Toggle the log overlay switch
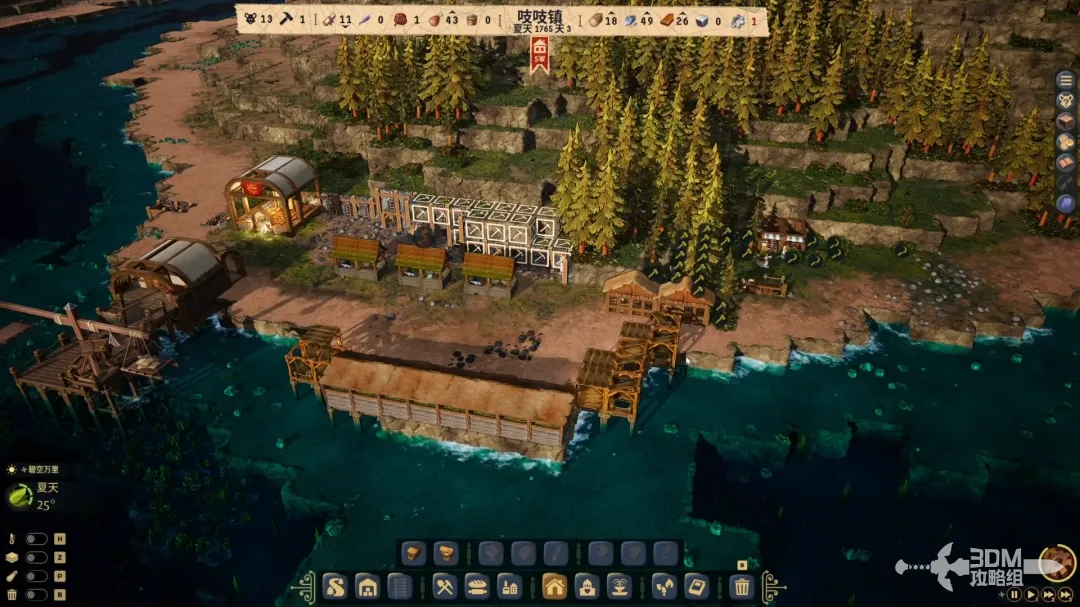The height and width of the screenshot is (607, 1080). coord(37,576)
